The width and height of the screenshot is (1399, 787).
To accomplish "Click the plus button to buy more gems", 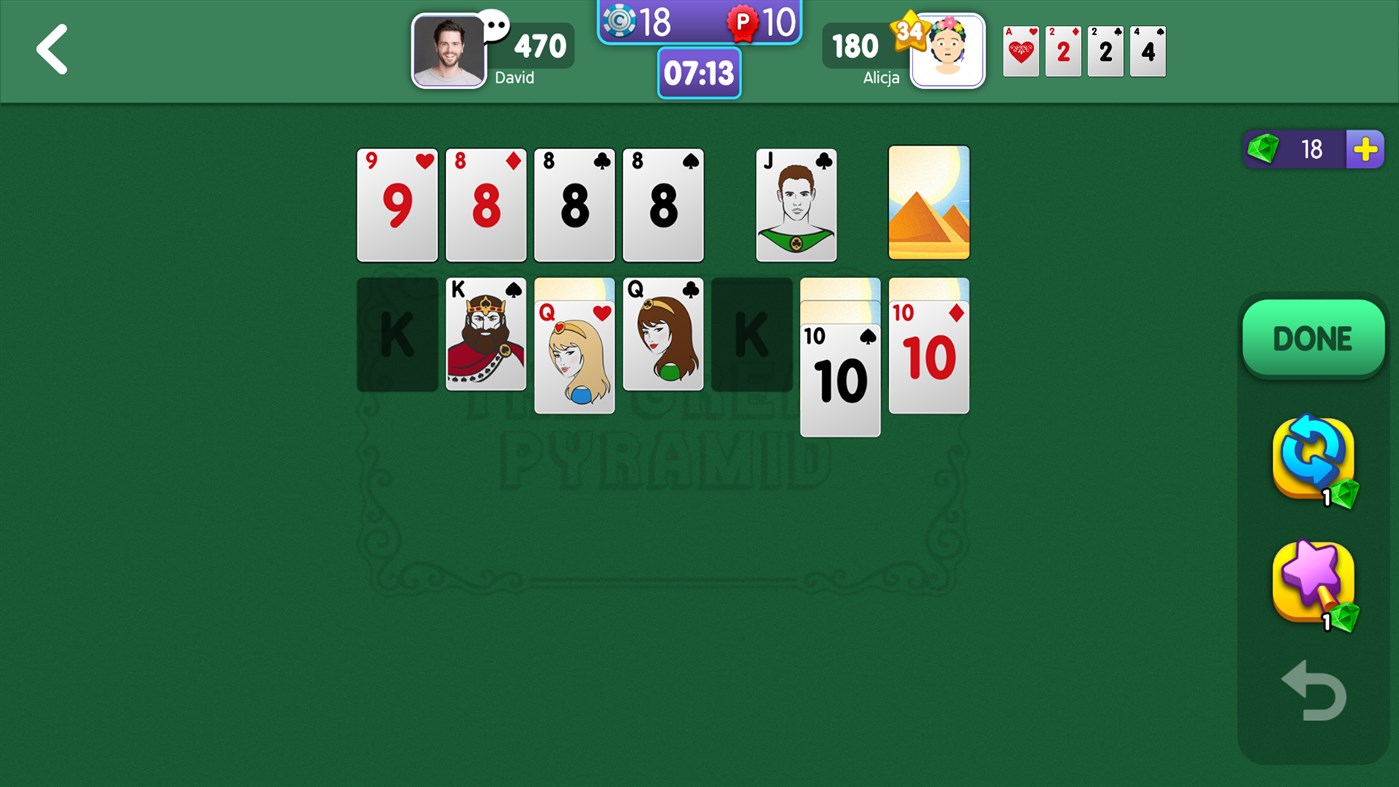I will [x=1363, y=149].
